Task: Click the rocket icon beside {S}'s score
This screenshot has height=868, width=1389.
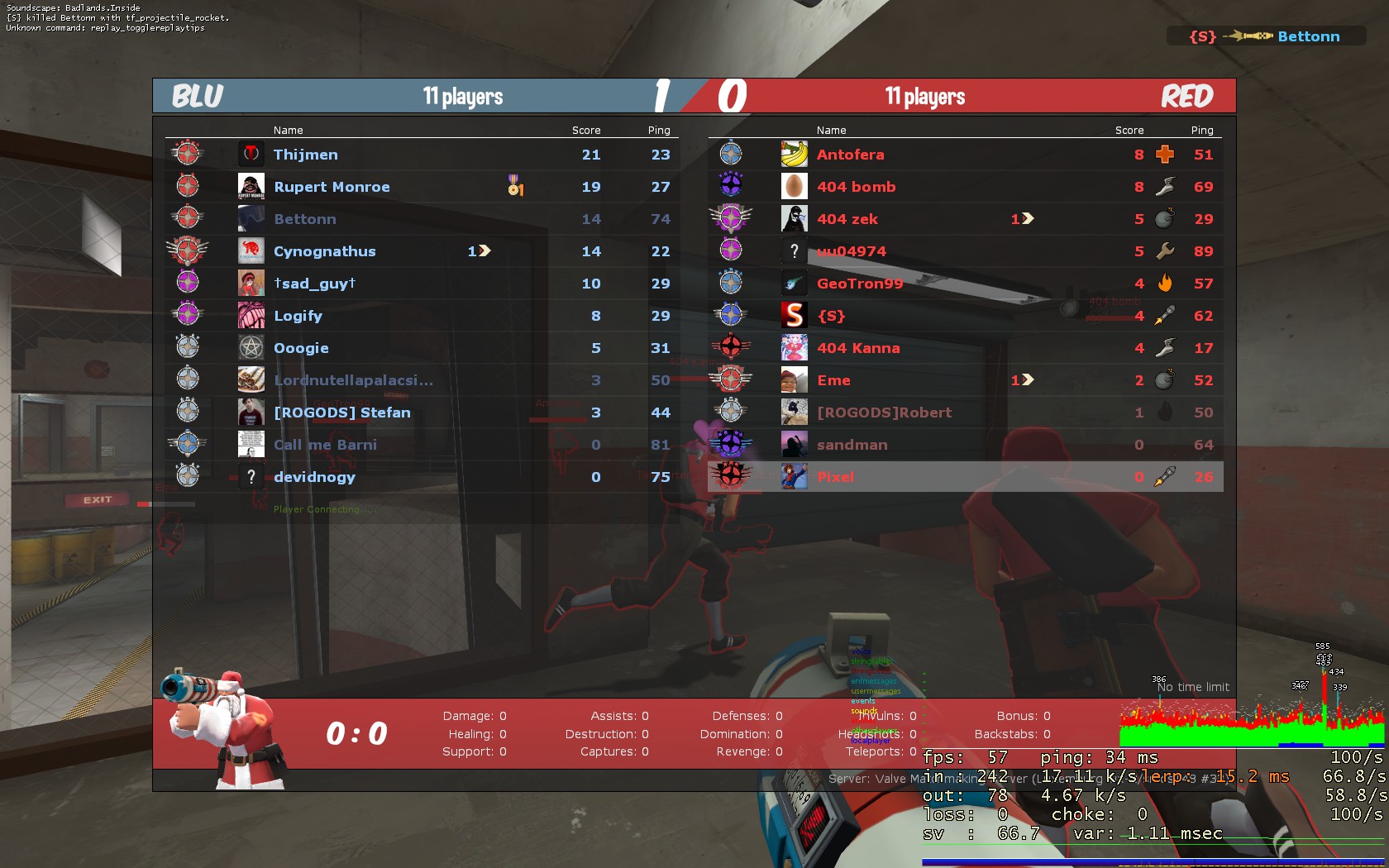Action: click(1166, 315)
